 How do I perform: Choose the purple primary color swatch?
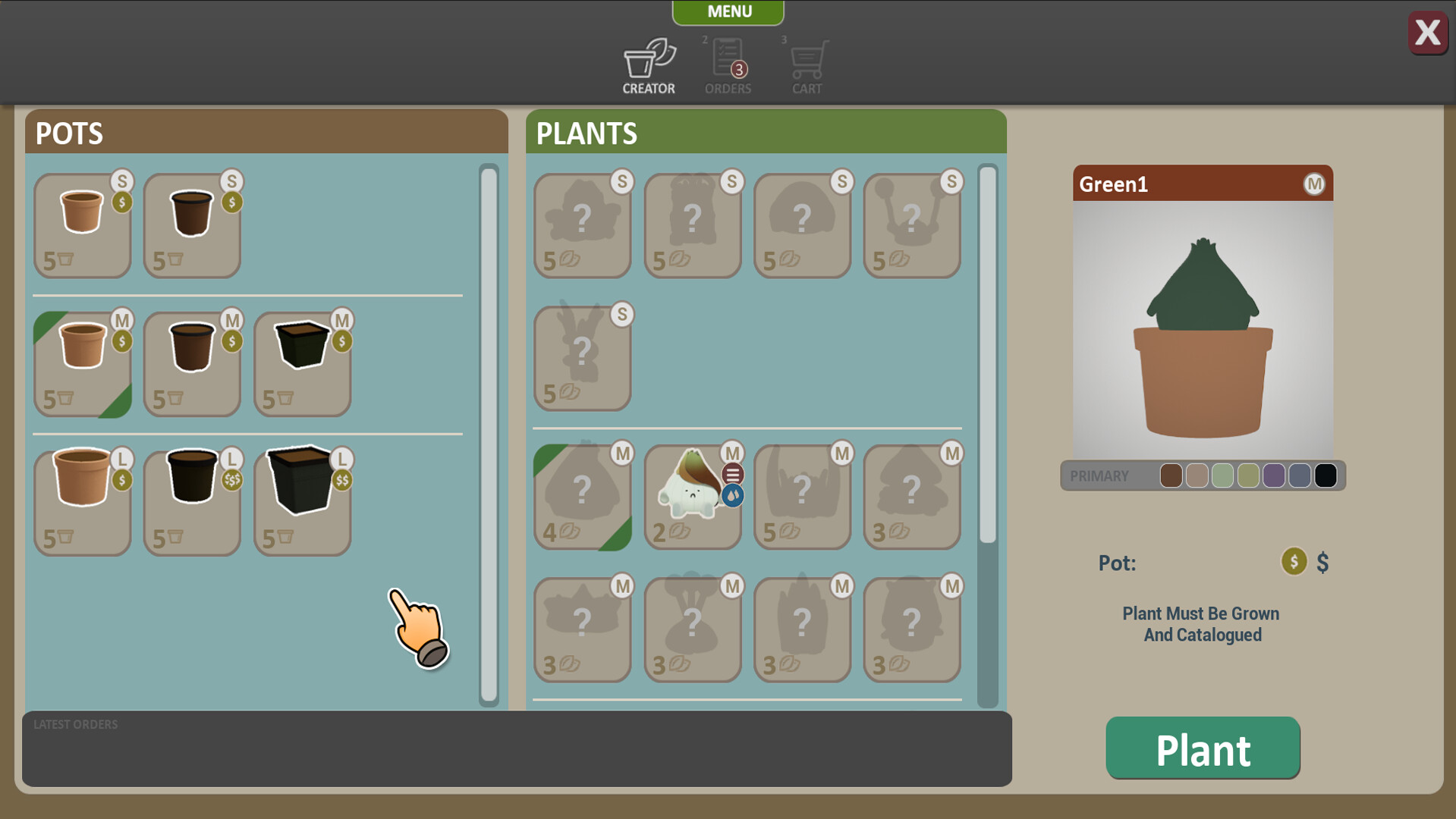point(1274,475)
